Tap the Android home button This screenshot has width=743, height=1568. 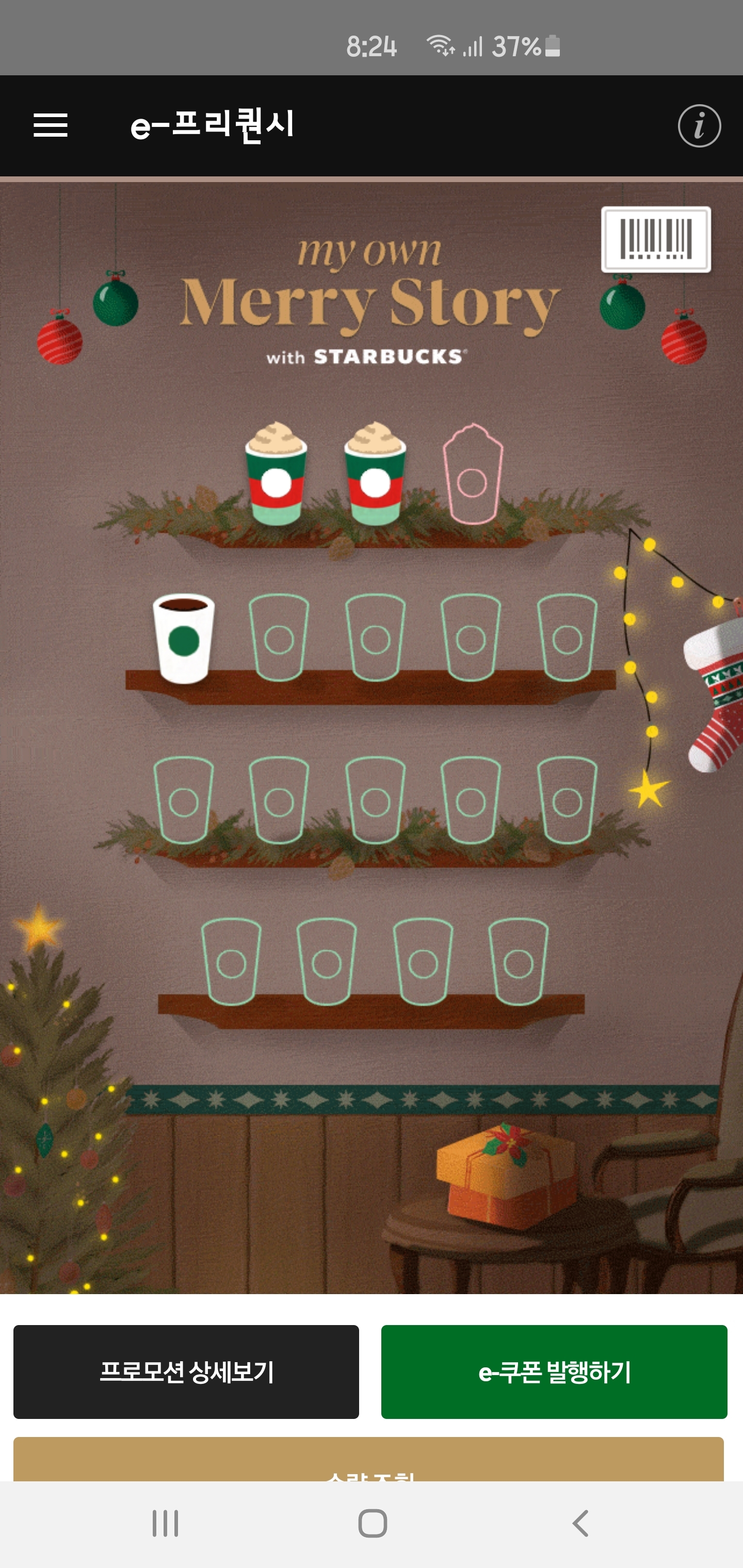click(372, 1523)
